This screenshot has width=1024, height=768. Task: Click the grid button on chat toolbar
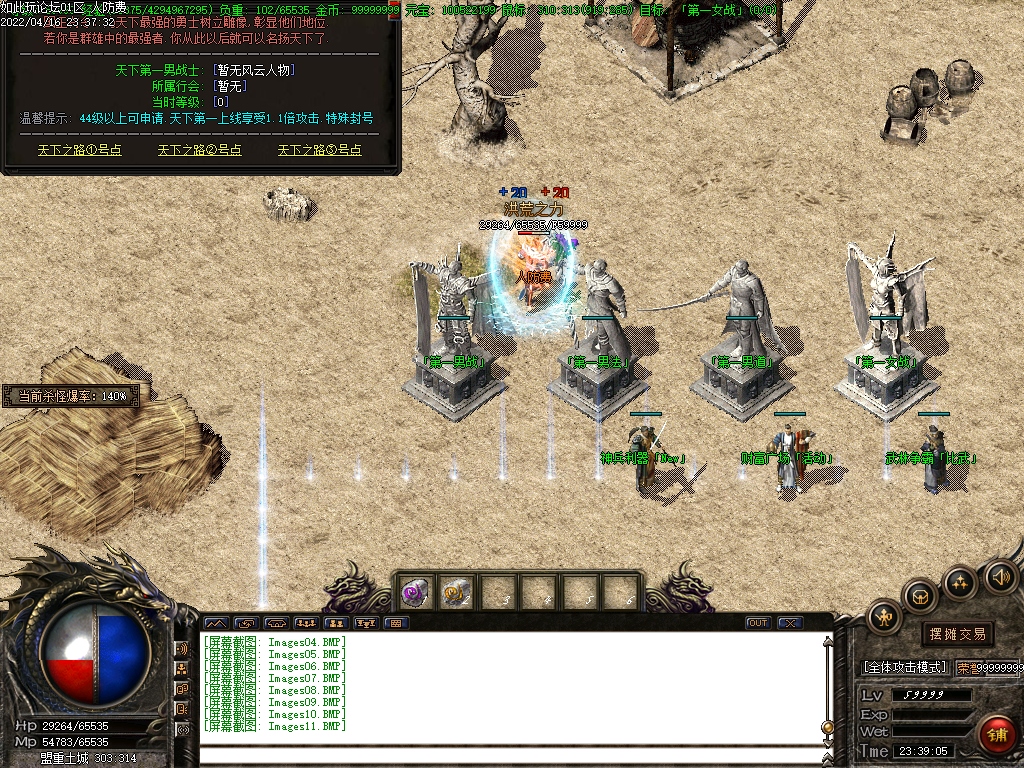(396, 623)
